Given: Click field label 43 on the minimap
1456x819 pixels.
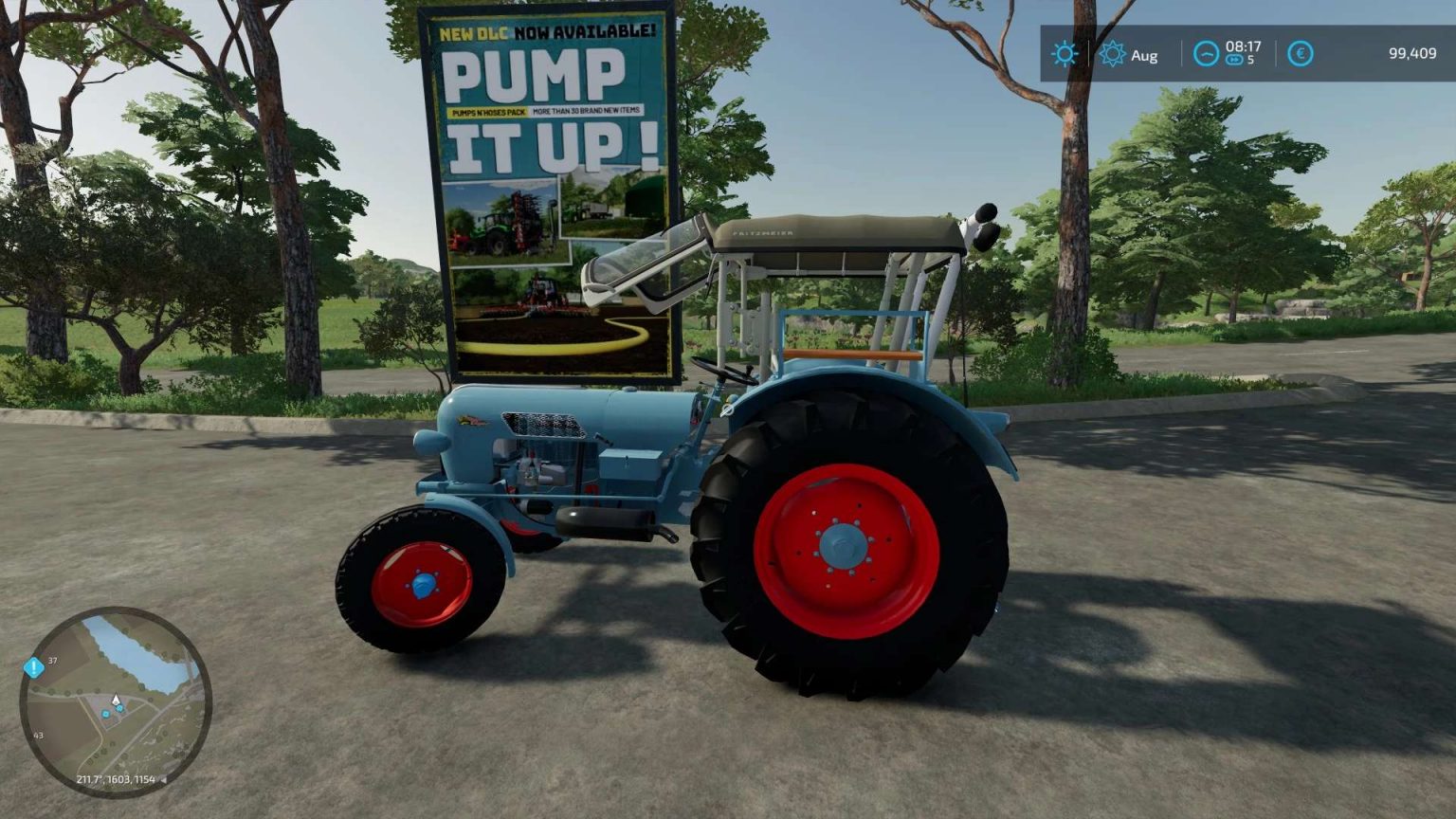Looking at the screenshot, I should point(38,734).
